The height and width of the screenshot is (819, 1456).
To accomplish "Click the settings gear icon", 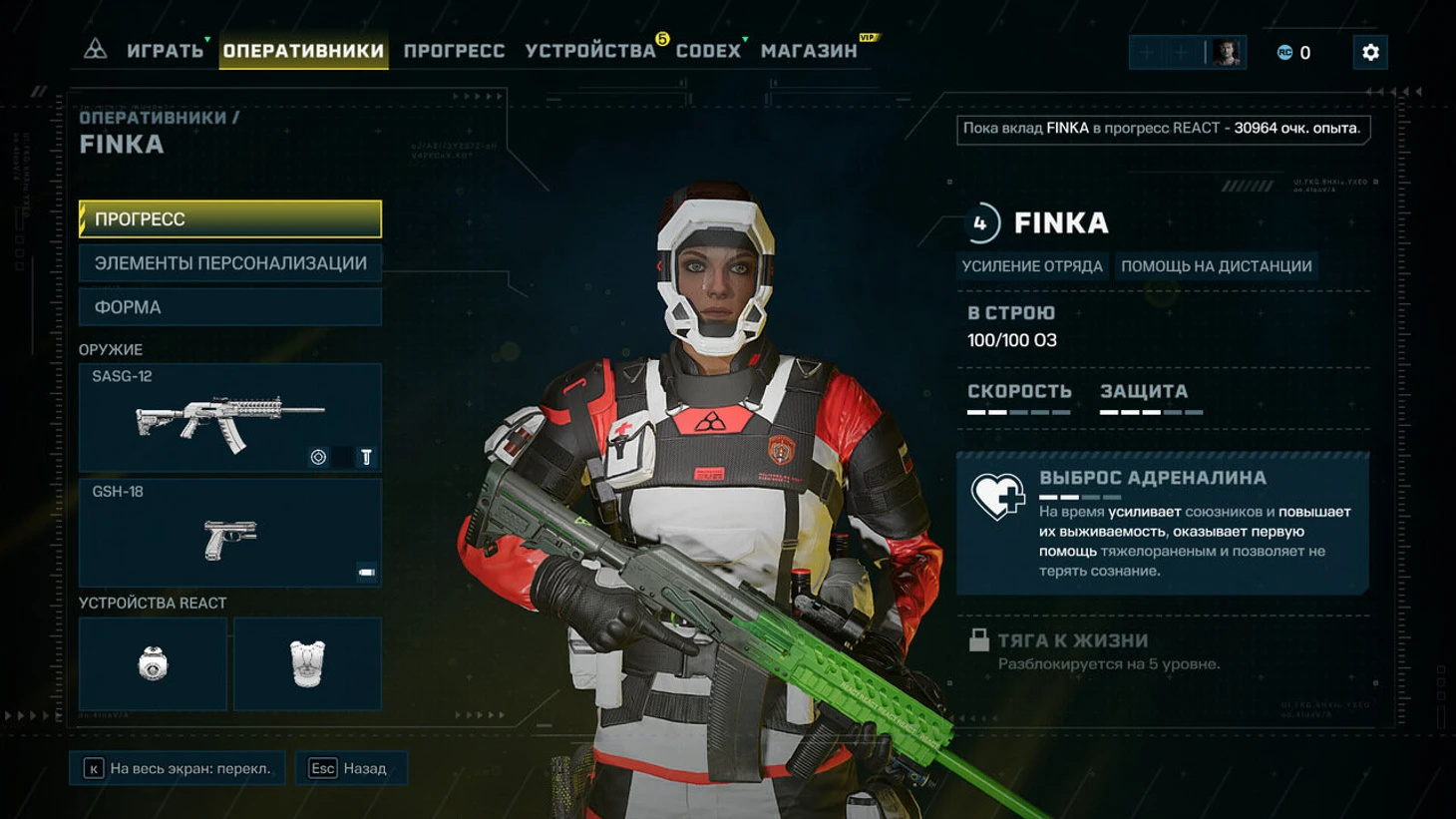I will tap(1370, 53).
